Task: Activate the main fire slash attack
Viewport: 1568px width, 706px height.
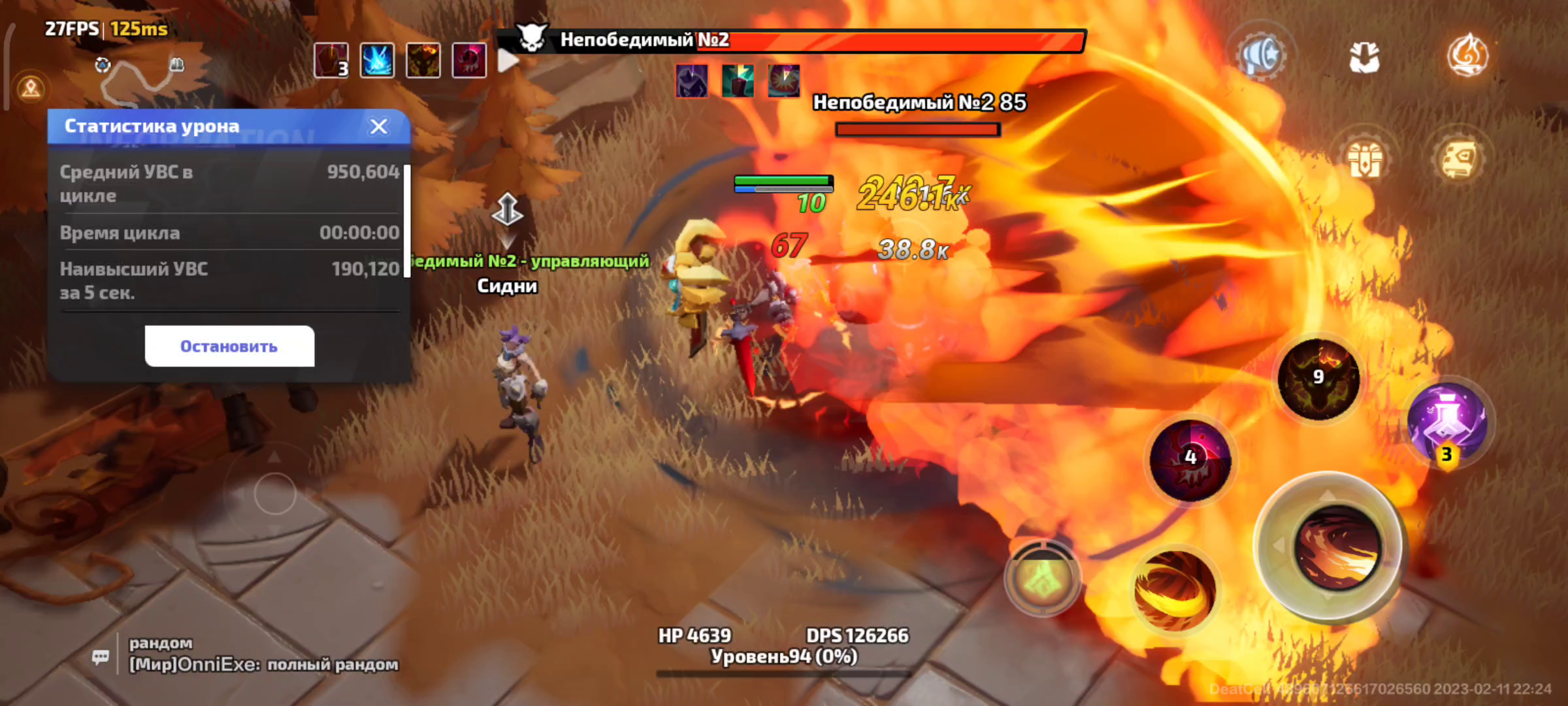Action: pyautogui.click(x=1336, y=547)
